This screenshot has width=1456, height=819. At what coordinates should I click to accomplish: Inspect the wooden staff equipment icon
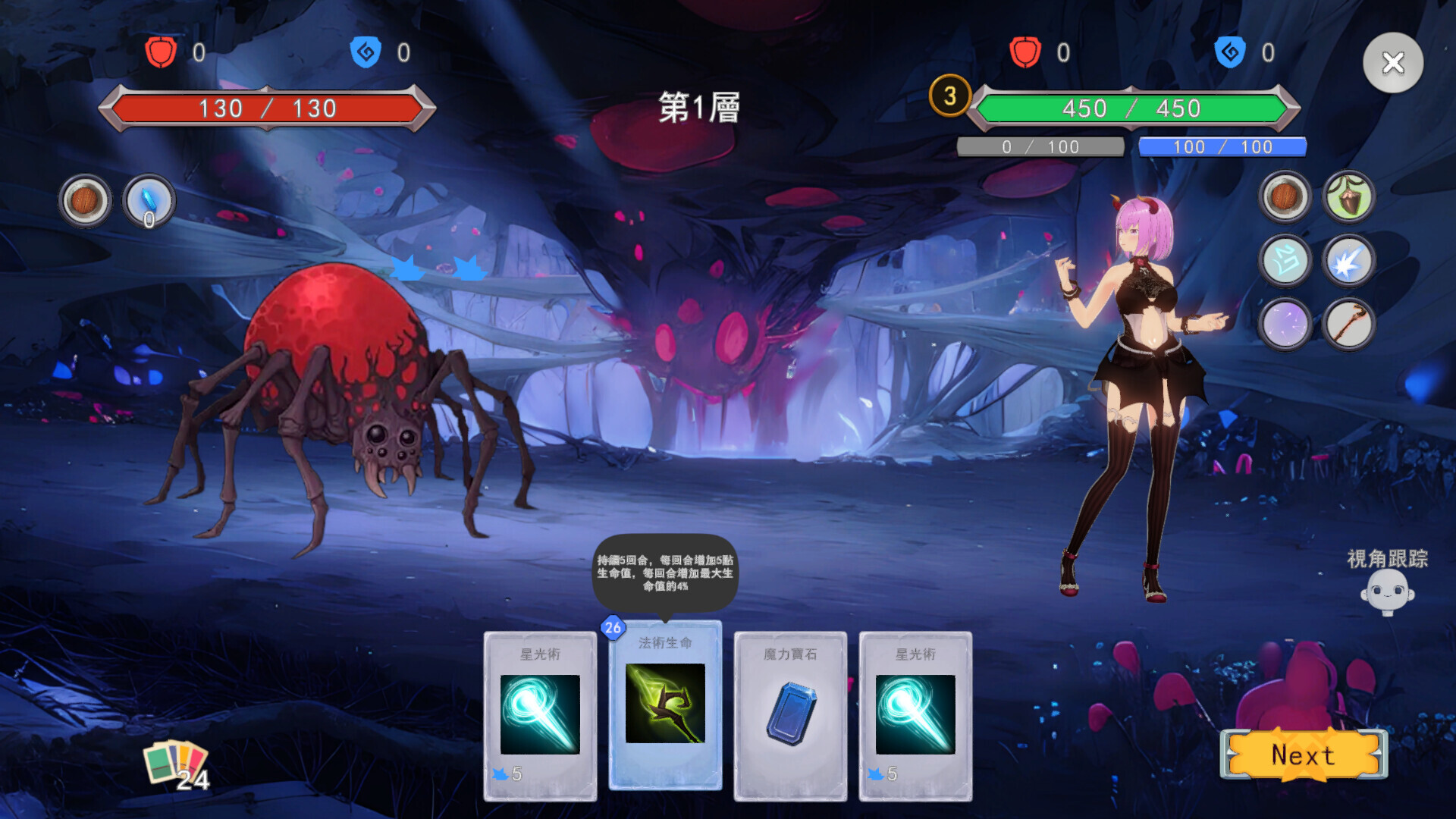coord(1348,325)
